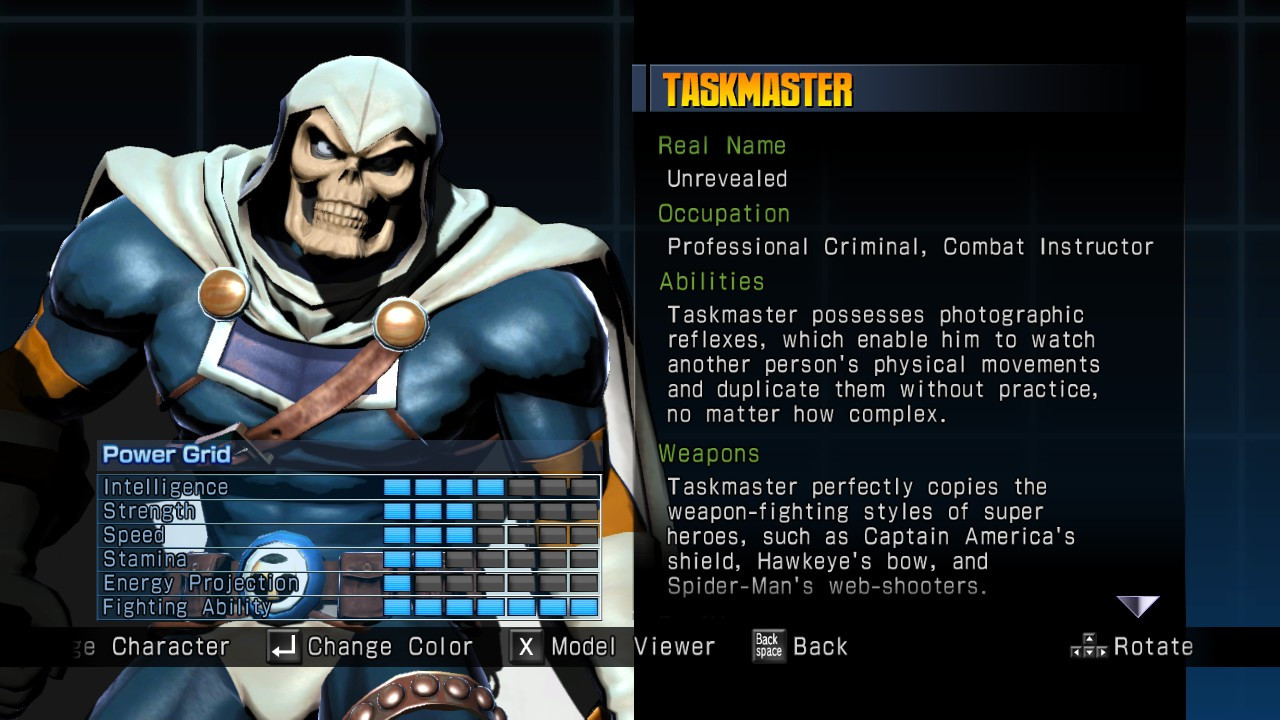Click the Back label next to Backspace
This screenshot has height=720, width=1280.
(x=821, y=647)
